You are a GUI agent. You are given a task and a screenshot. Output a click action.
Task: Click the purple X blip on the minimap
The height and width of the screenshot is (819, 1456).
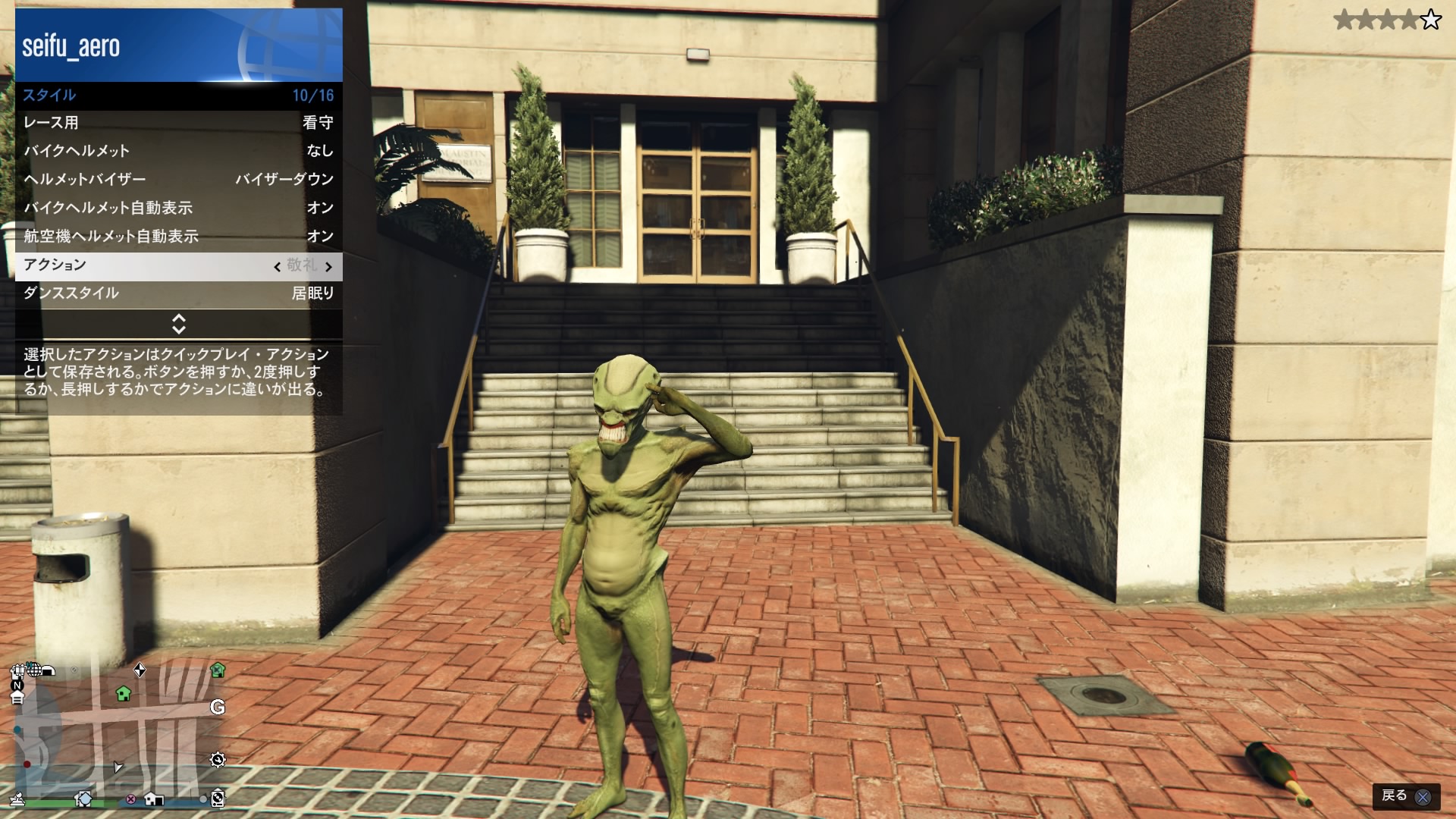[130, 799]
